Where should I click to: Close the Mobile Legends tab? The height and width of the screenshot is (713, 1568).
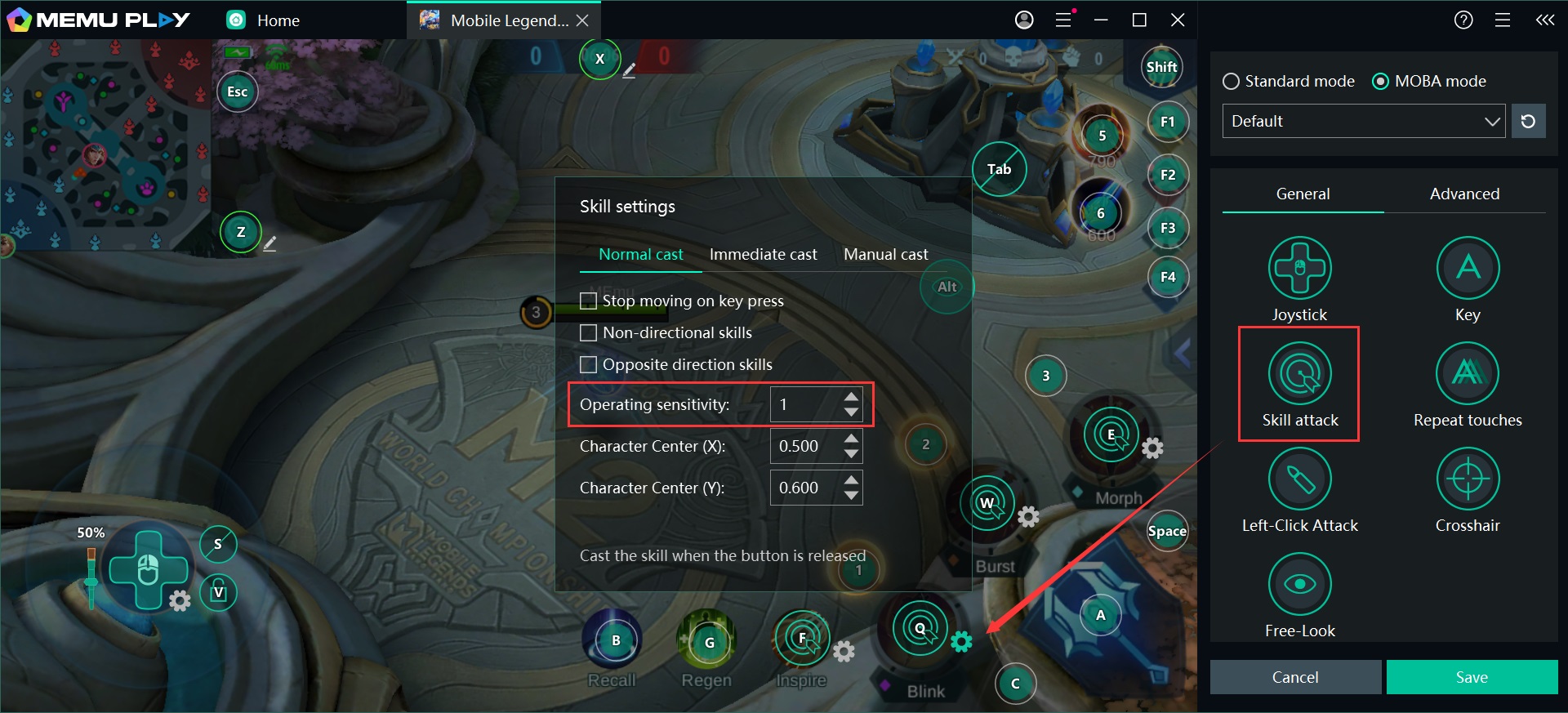(582, 20)
